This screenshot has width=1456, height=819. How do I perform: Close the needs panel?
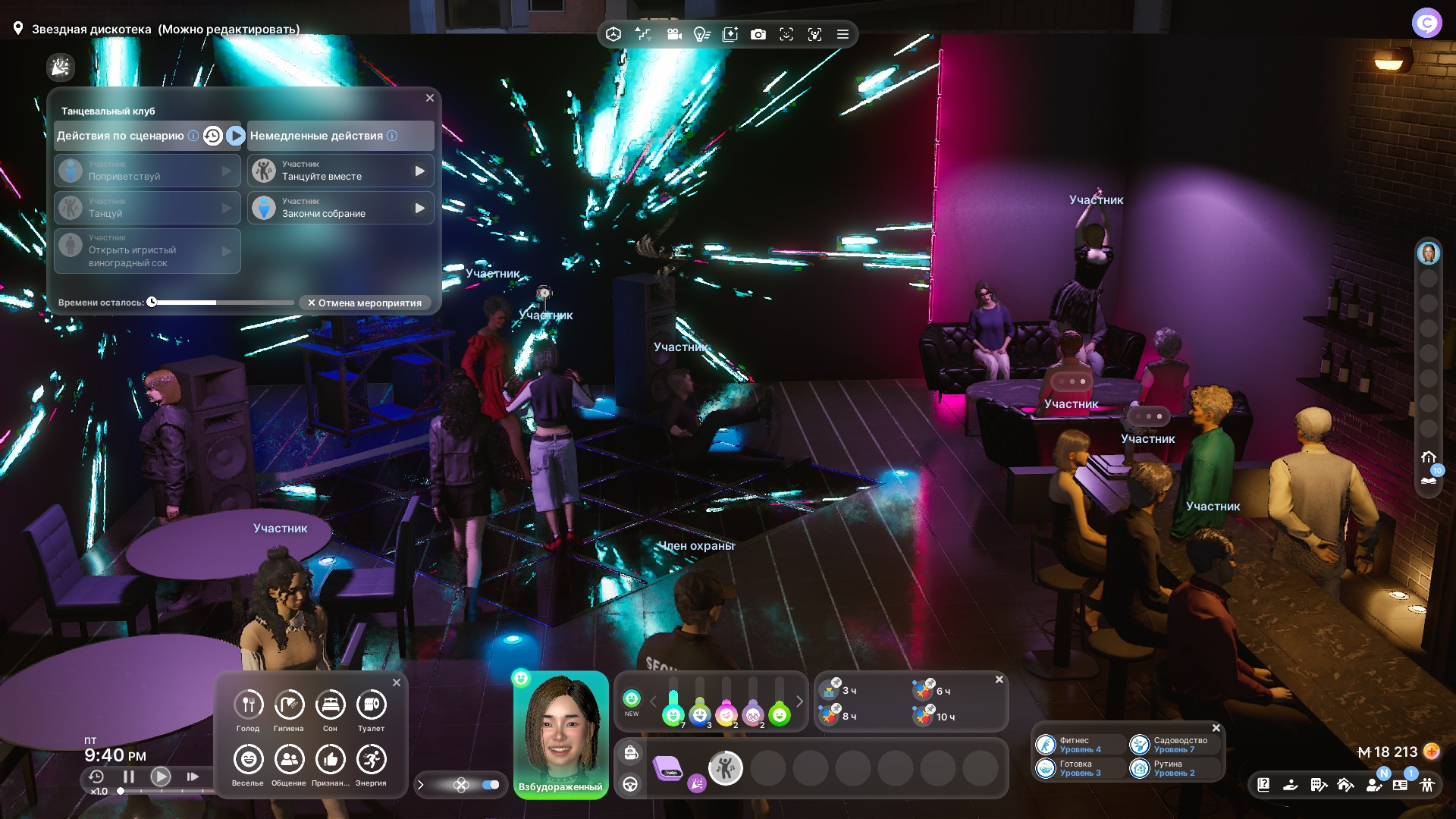point(397,682)
